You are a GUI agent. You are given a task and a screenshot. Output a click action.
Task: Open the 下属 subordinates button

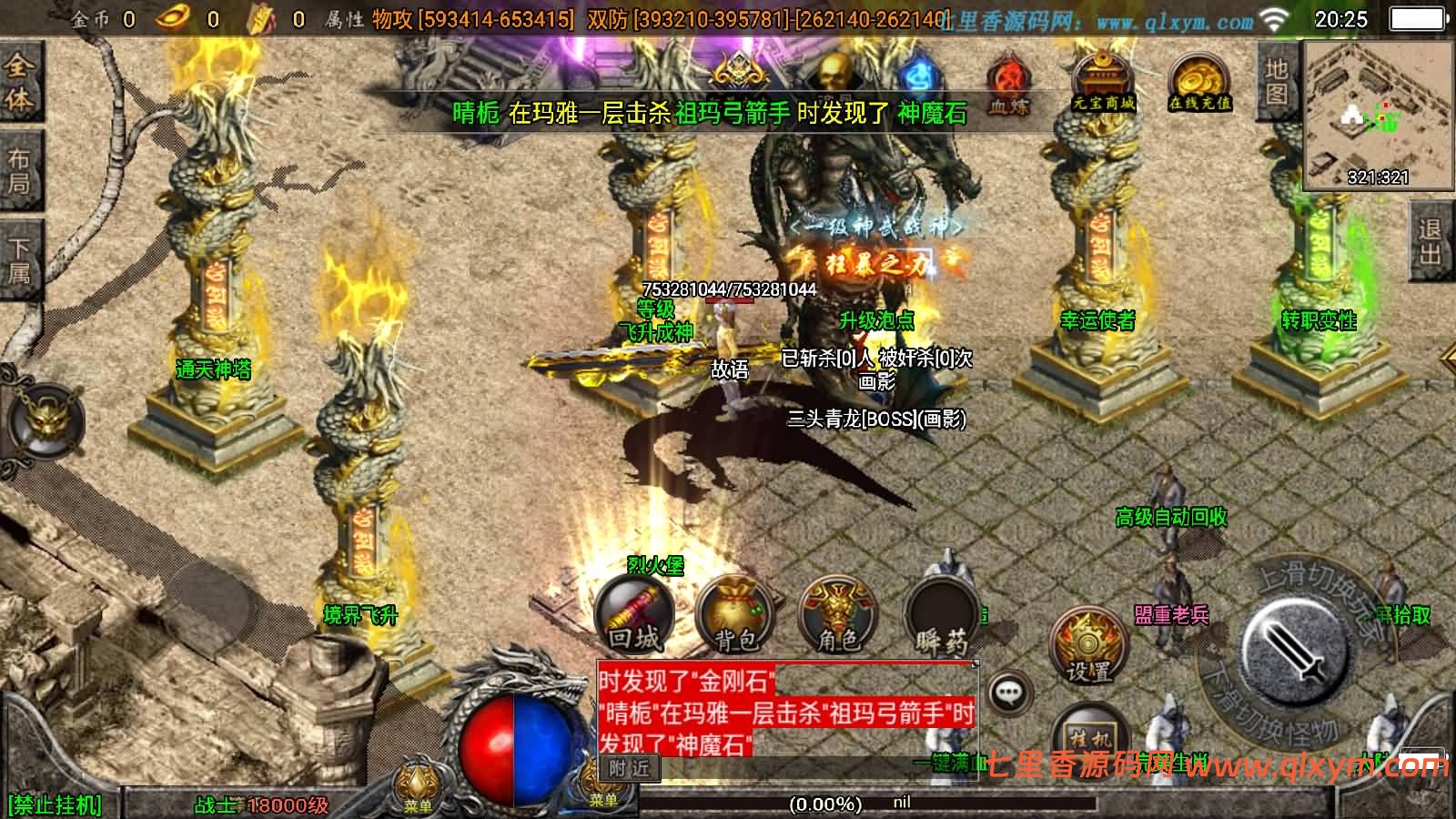19,260
